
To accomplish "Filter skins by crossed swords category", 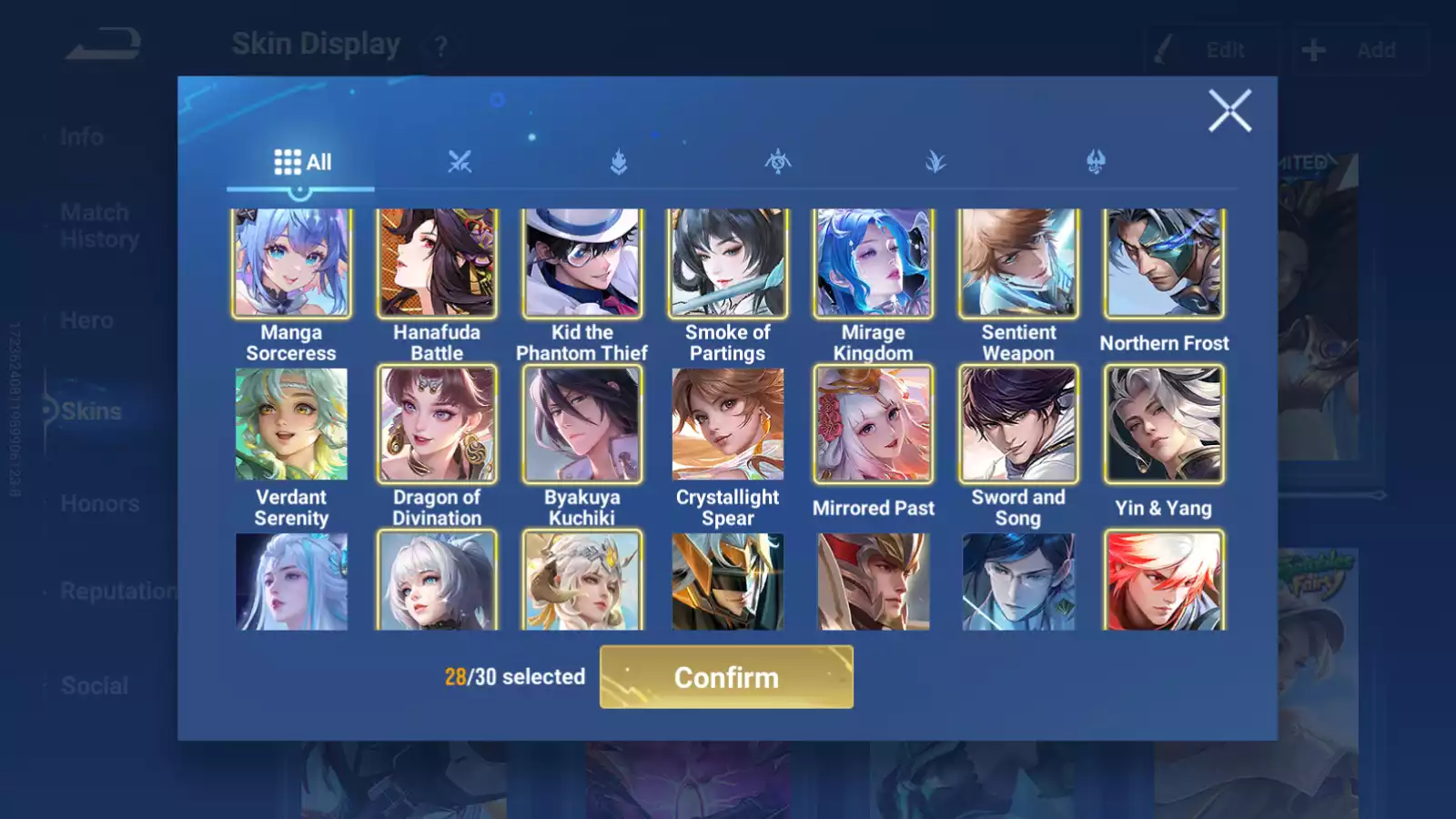I will [x=460, y=162].
